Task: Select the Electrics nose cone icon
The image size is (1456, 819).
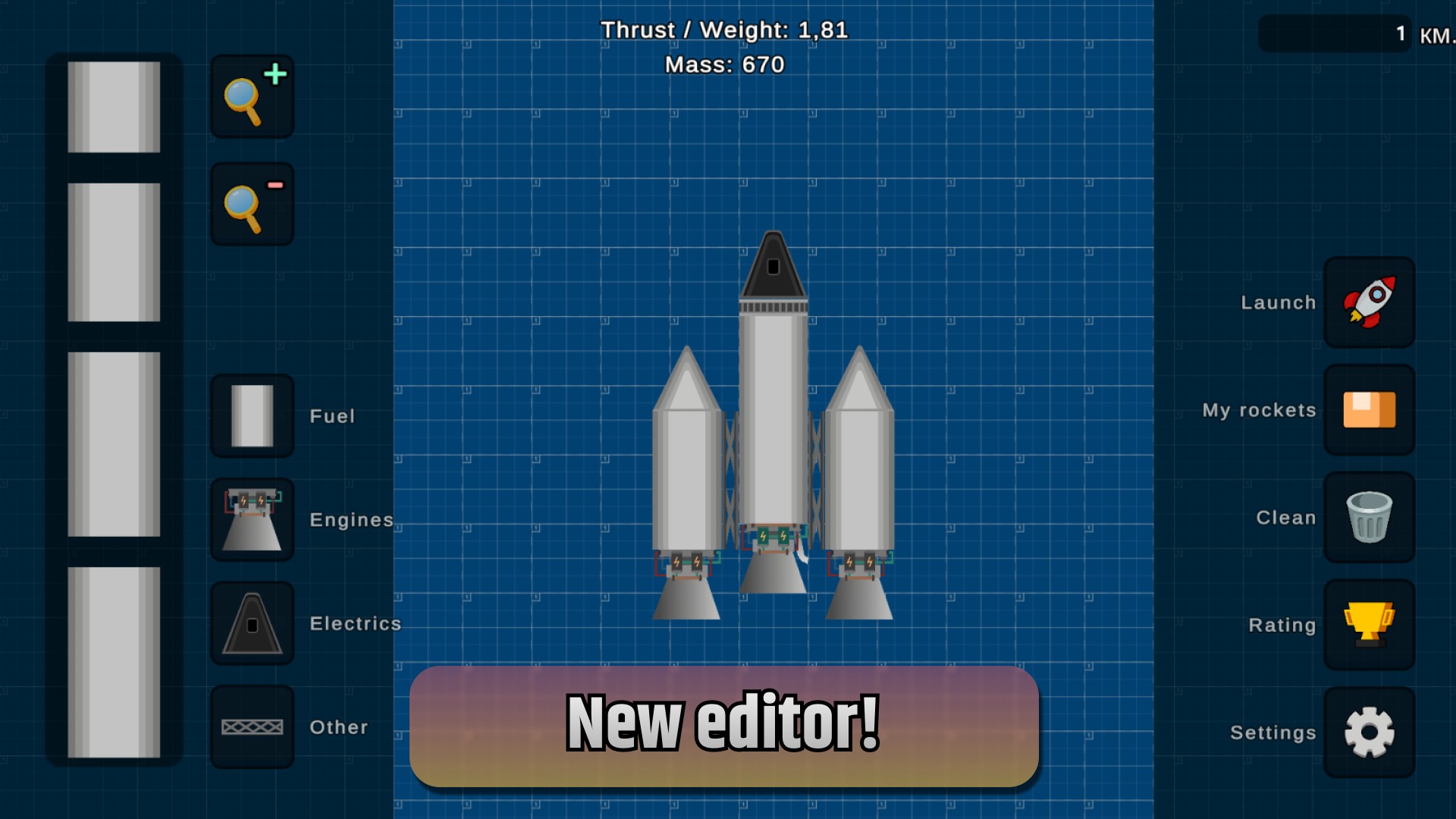Action: tap(252, 623)
